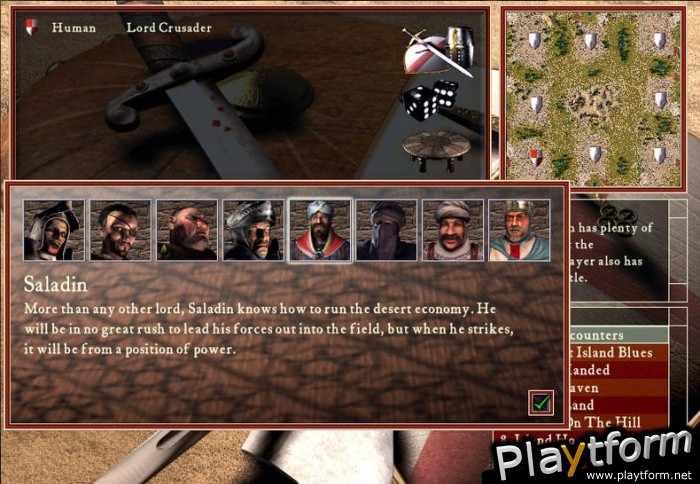Choose the Island Blues map row
The height and width of the screenshot is (484, 700).
tap(622, 353)
